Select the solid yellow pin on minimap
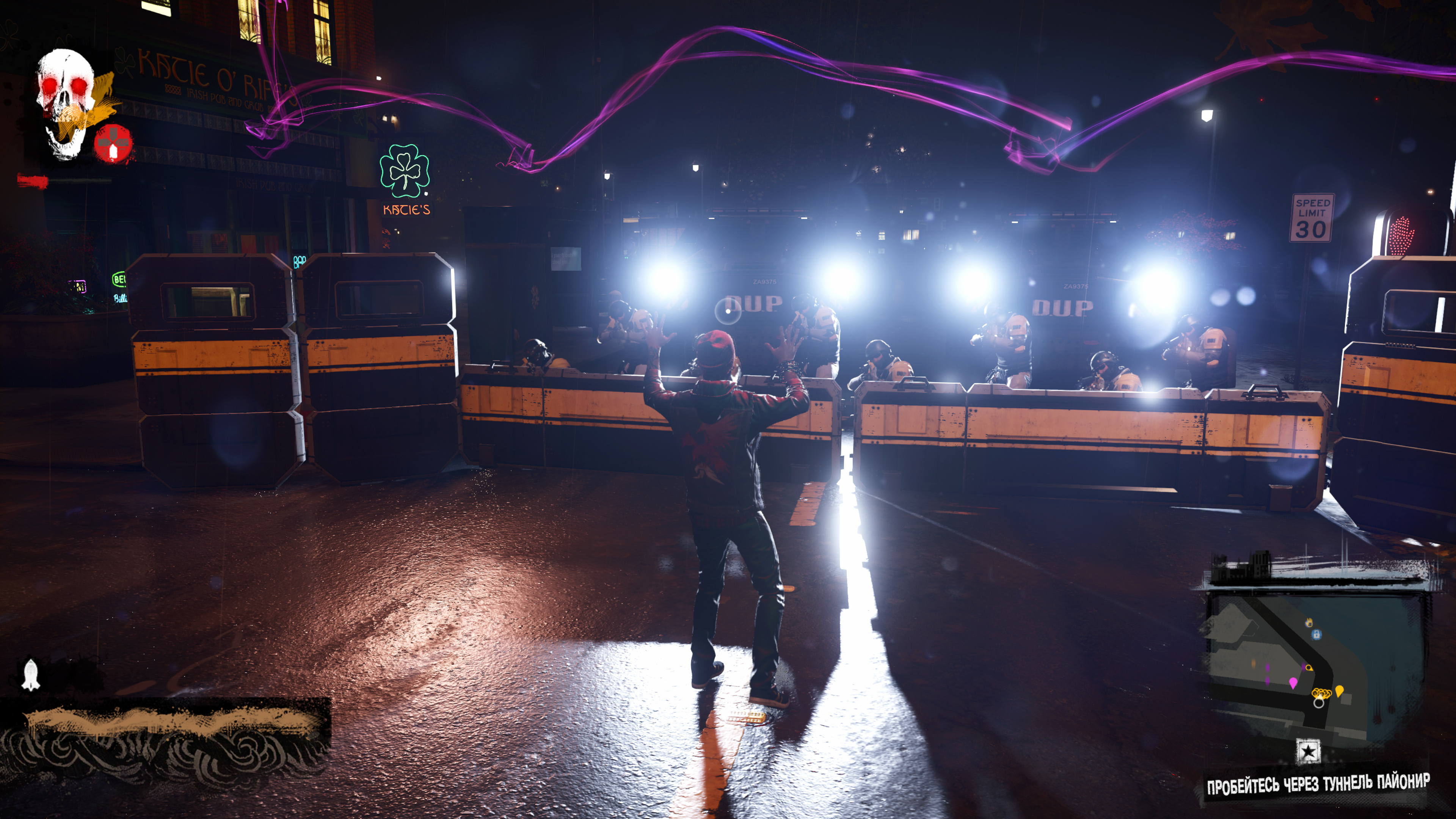Viewport: 1456px width, 819px height. click(1339, 691)
